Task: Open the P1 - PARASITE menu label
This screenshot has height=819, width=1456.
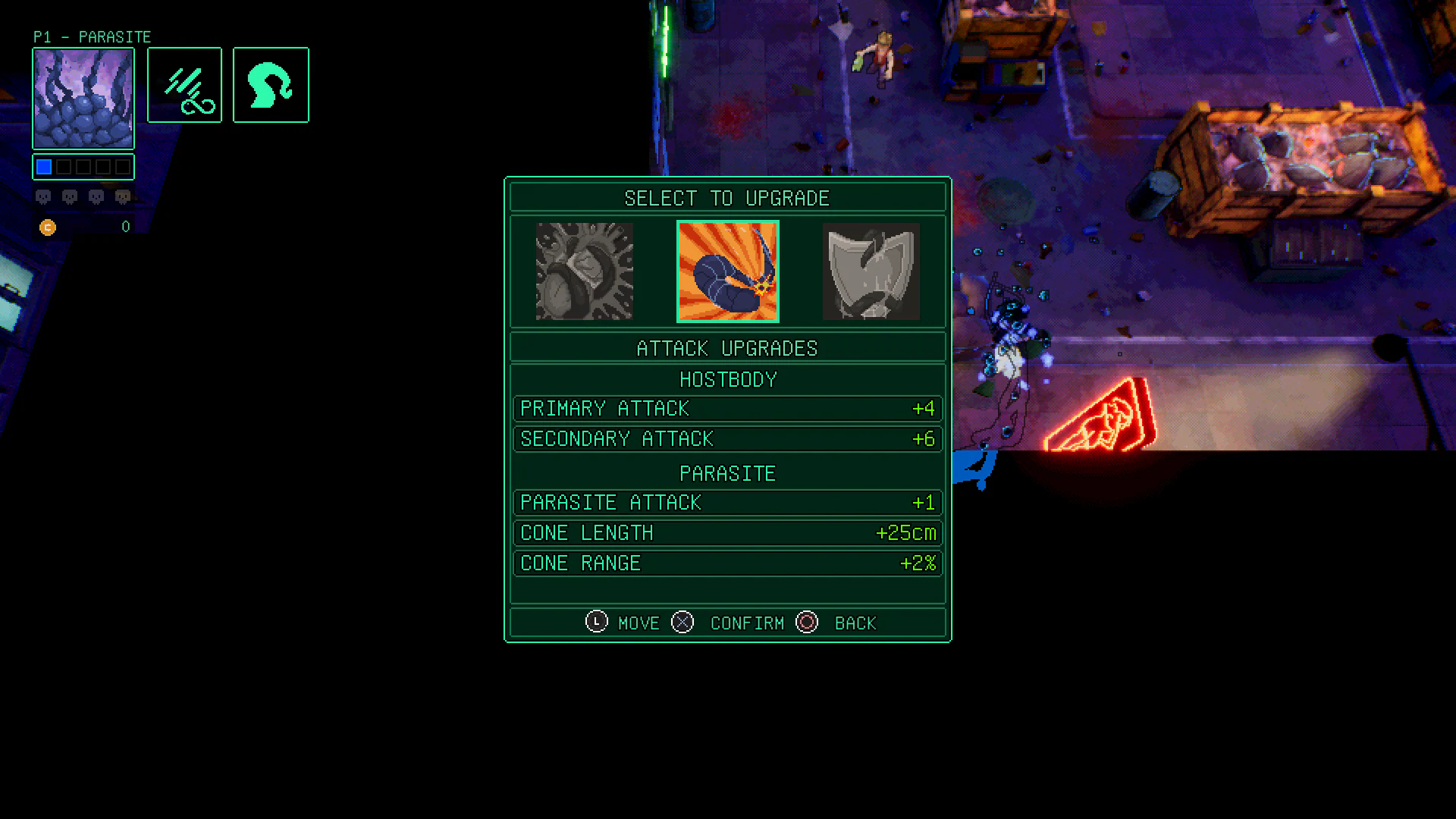Action: click(x=92, y=36)
